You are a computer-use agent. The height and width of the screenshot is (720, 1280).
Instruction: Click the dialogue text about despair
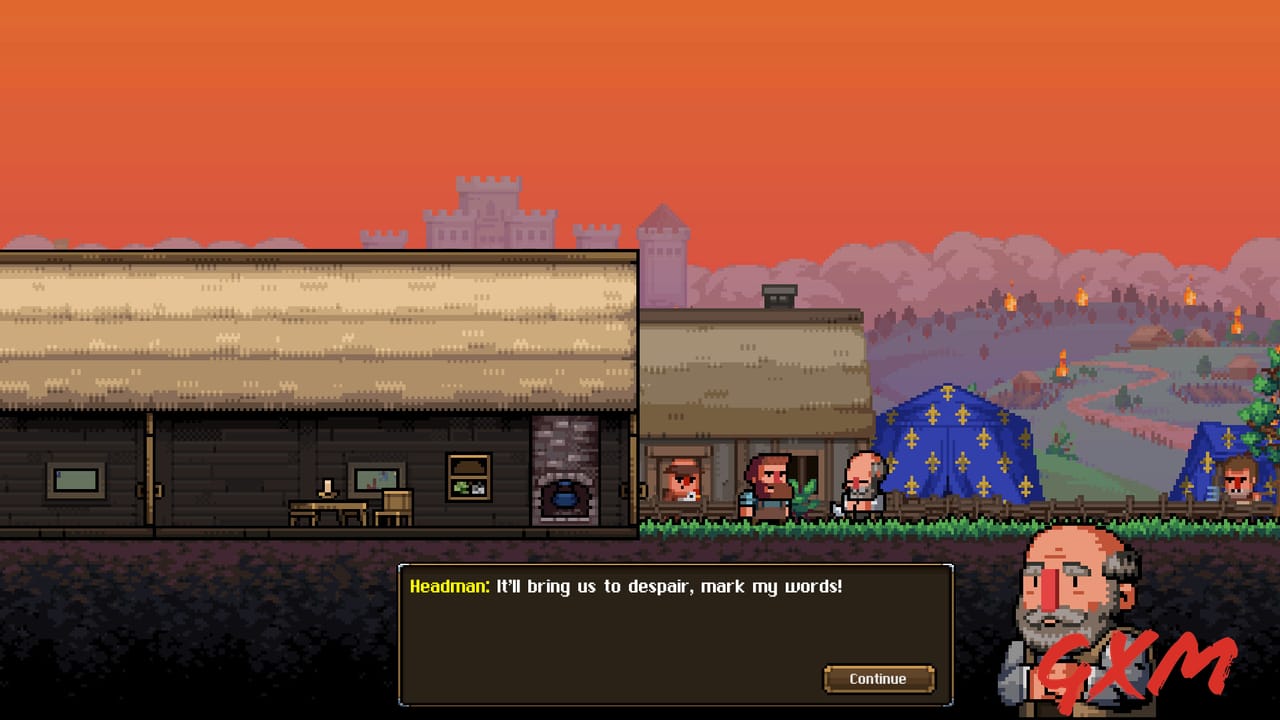[x=670, y=587]
